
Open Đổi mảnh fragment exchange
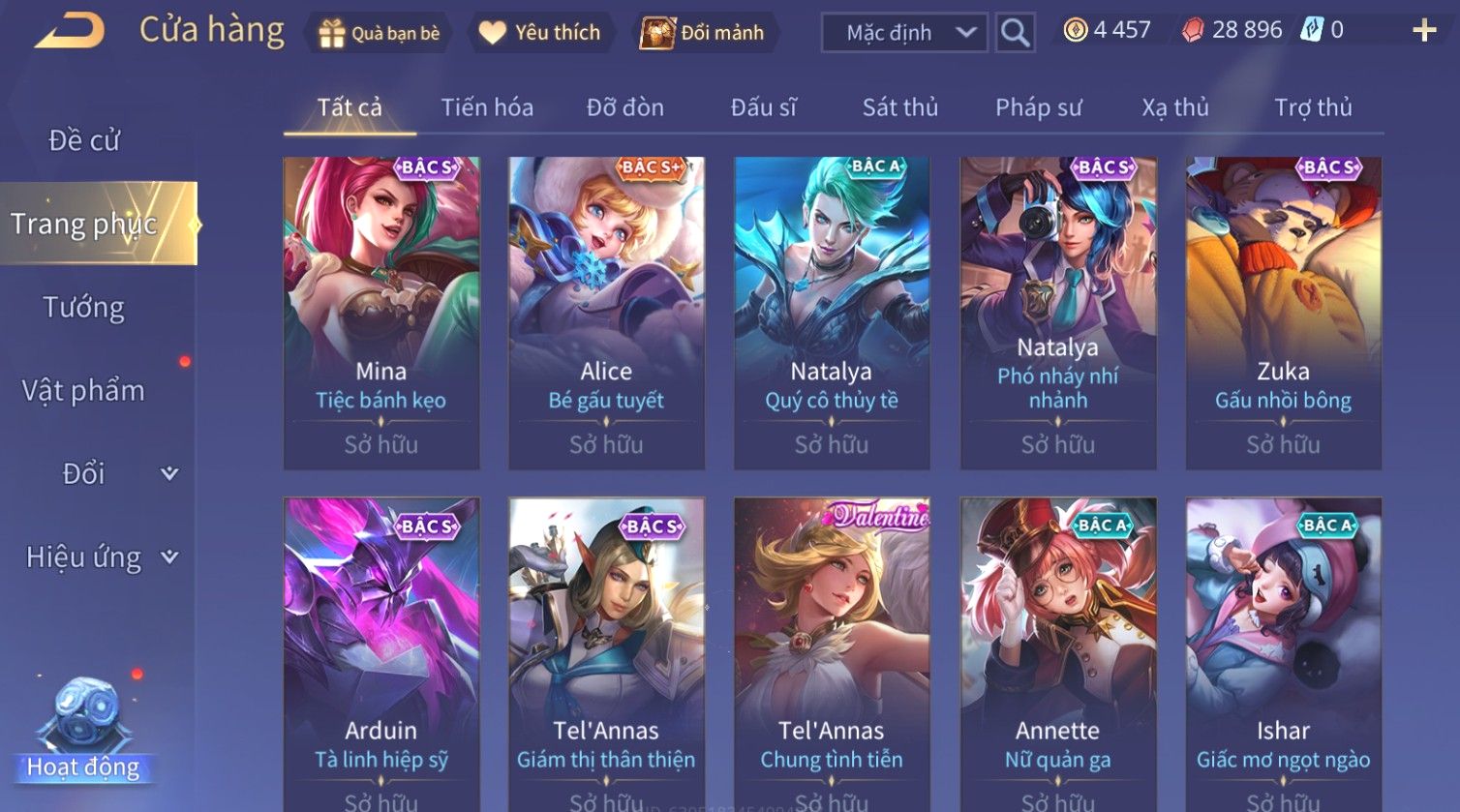point(703,33)
